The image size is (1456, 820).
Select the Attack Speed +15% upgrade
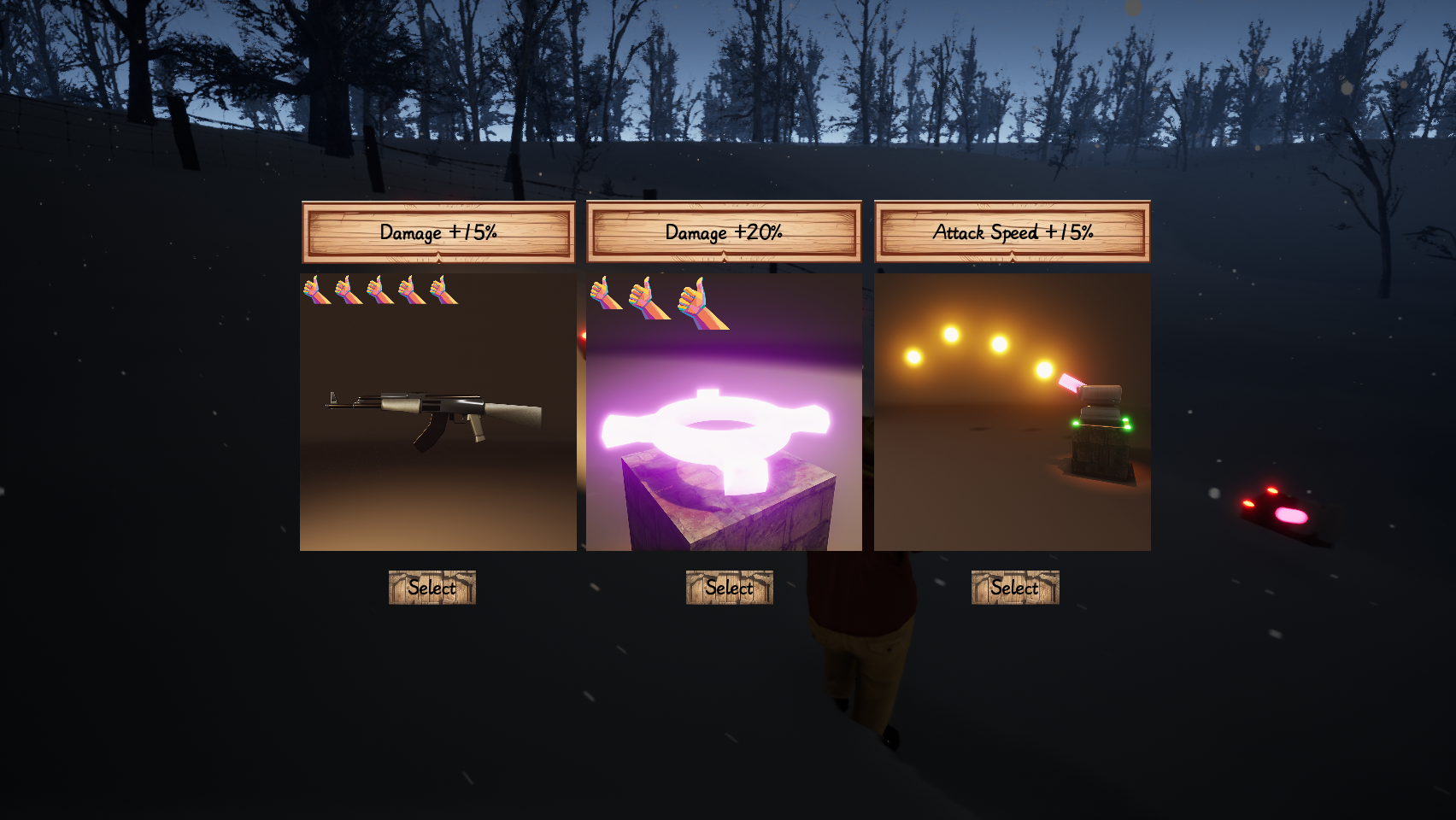click(x=1014, y=588)
